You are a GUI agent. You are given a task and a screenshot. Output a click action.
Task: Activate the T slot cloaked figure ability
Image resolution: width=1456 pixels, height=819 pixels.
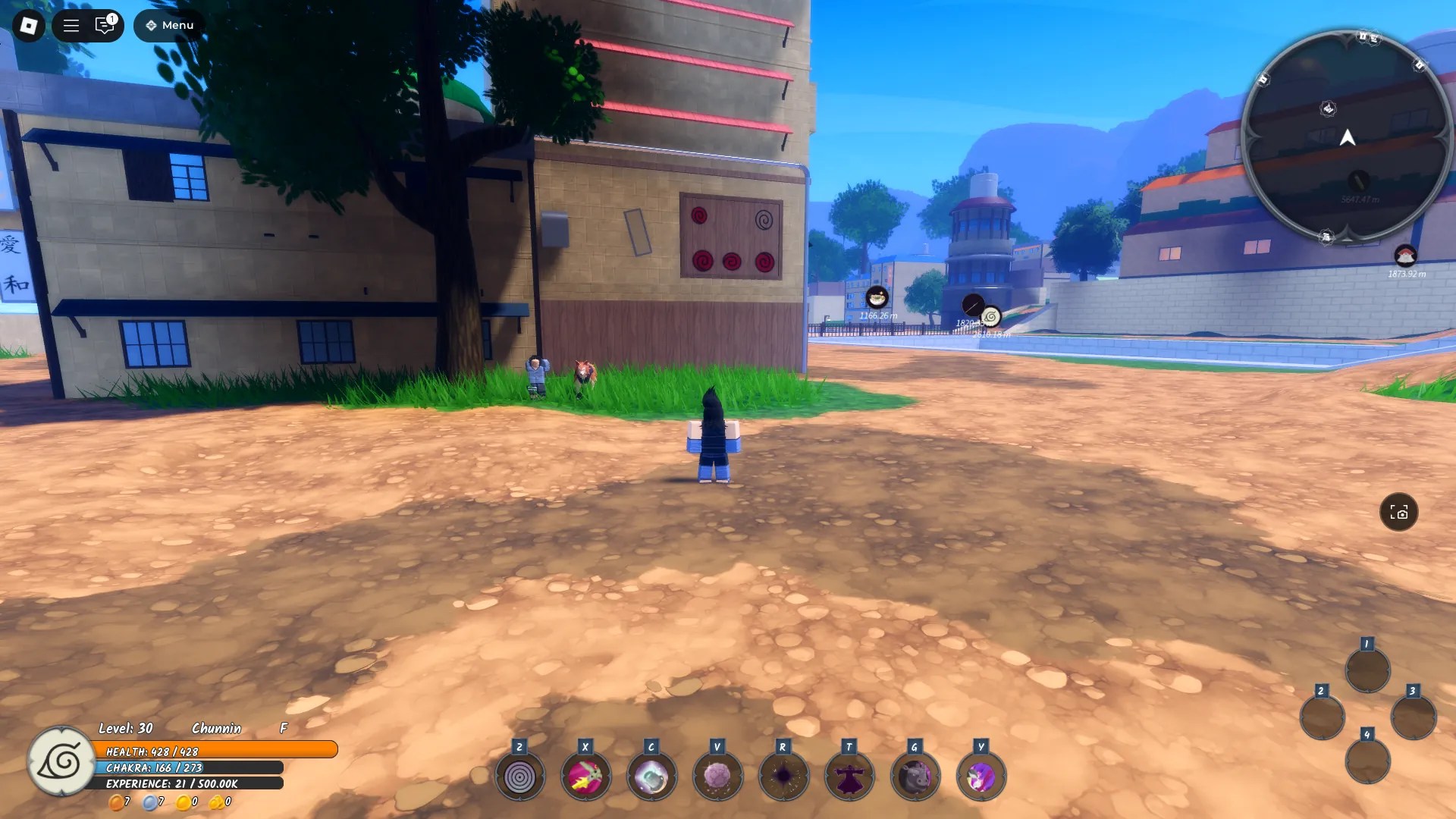pyautogui.click(x=849, y=775)
